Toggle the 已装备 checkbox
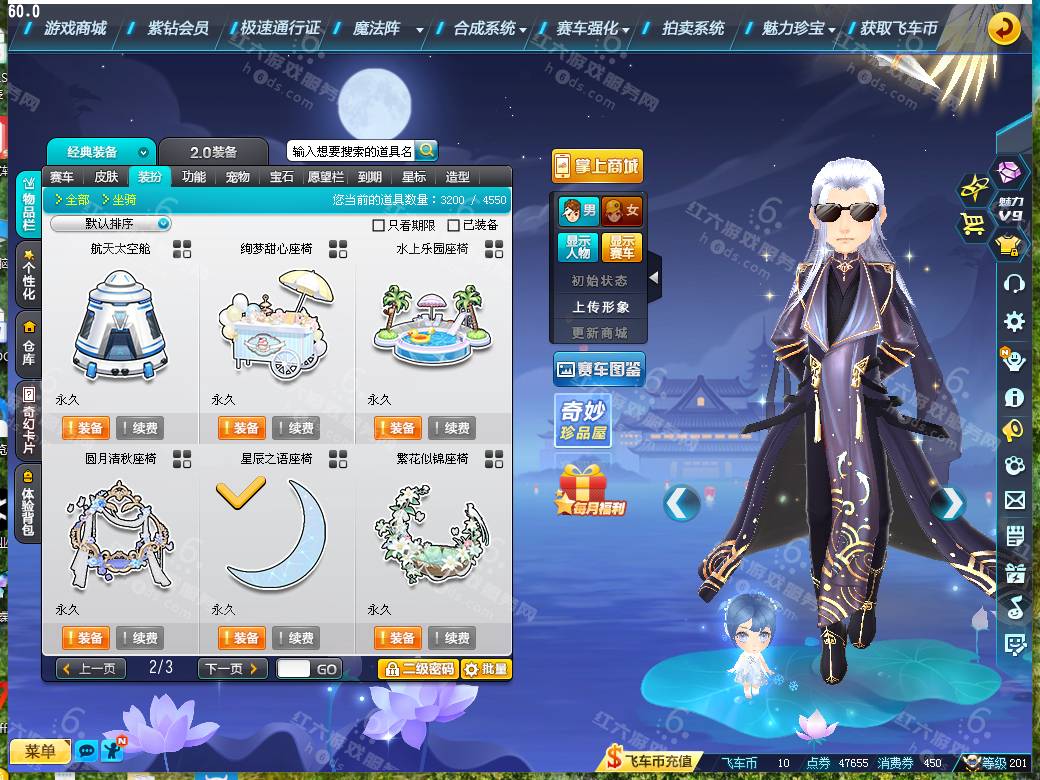Screen dimensions: 1040x780 (454, 225)
